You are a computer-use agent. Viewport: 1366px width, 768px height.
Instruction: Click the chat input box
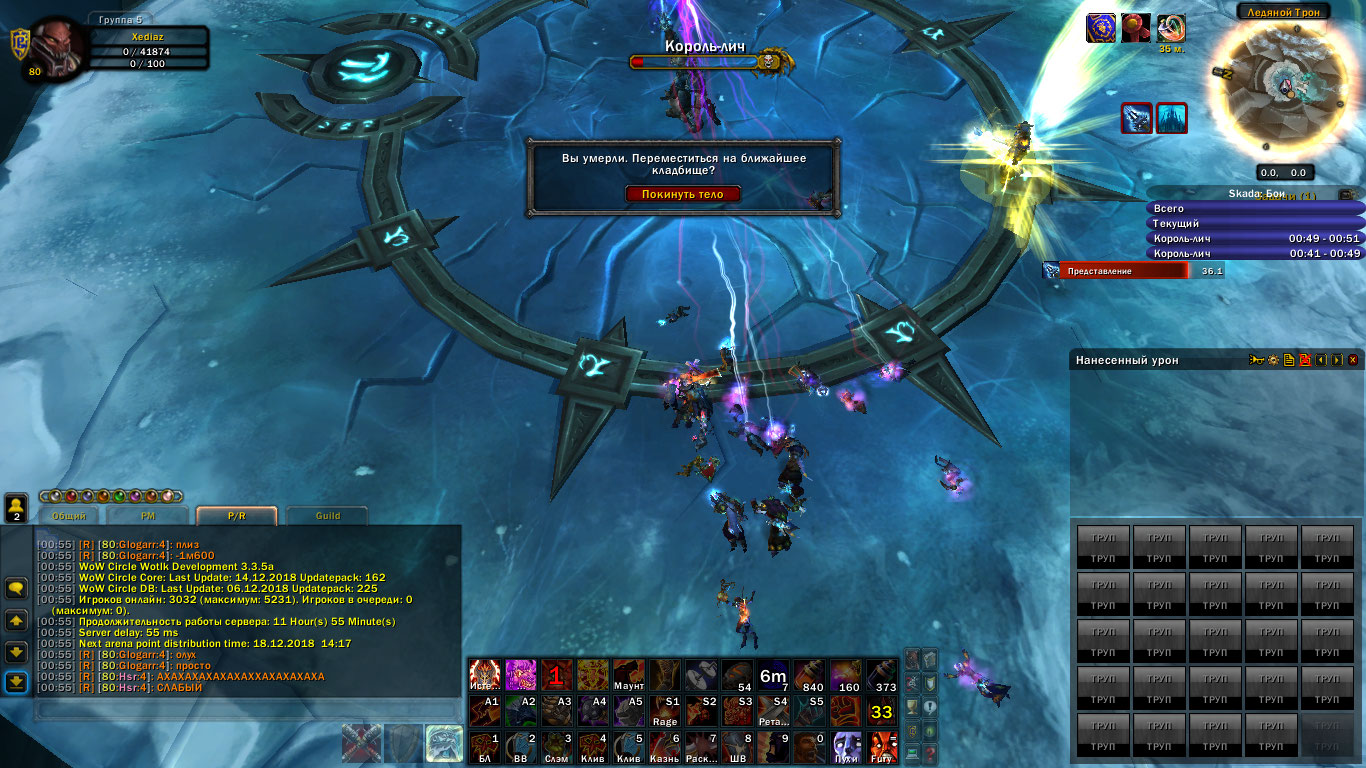click(x=245, y=709)
